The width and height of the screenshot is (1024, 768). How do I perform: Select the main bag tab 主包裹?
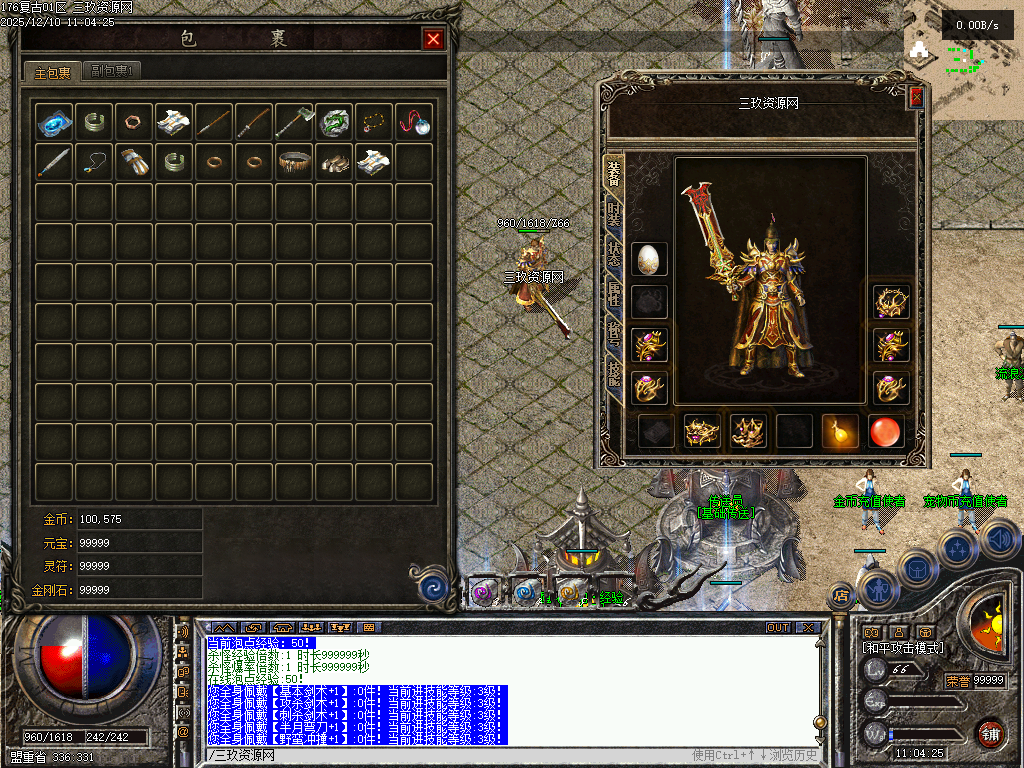(53, 72)
